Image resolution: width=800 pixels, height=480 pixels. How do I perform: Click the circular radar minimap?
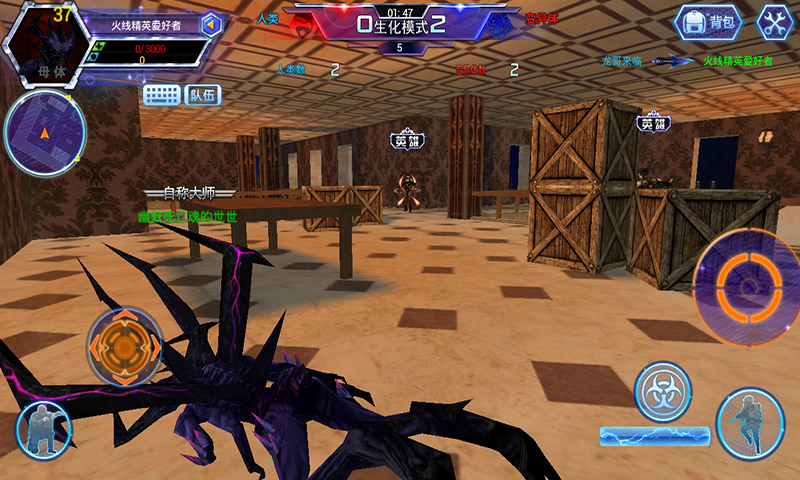[44, 133]
